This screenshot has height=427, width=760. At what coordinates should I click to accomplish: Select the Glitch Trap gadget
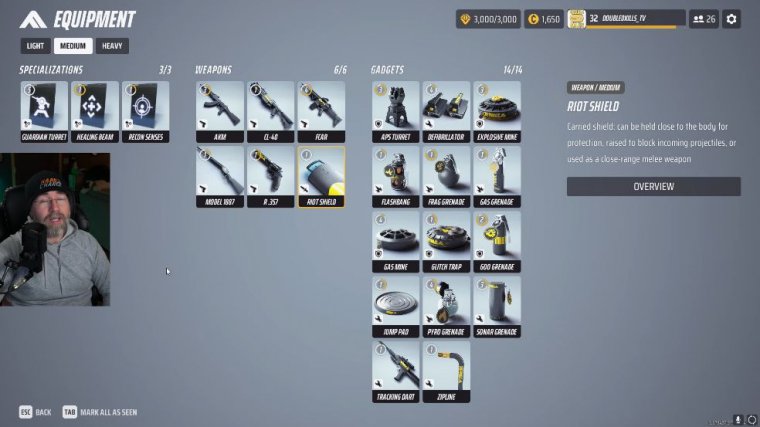(x=447, y=242)
